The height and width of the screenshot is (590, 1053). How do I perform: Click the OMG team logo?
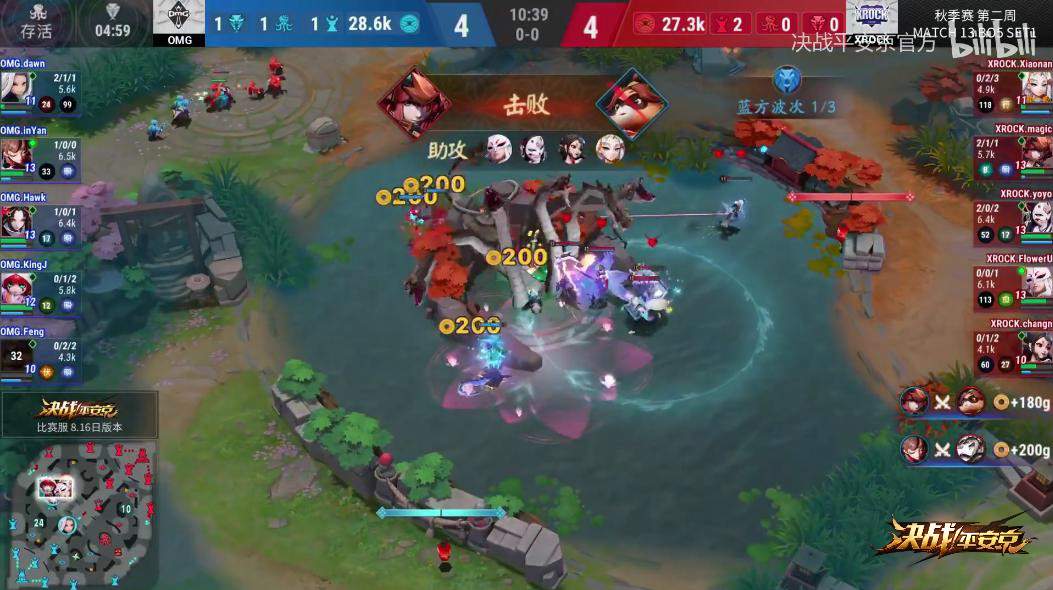179,20
